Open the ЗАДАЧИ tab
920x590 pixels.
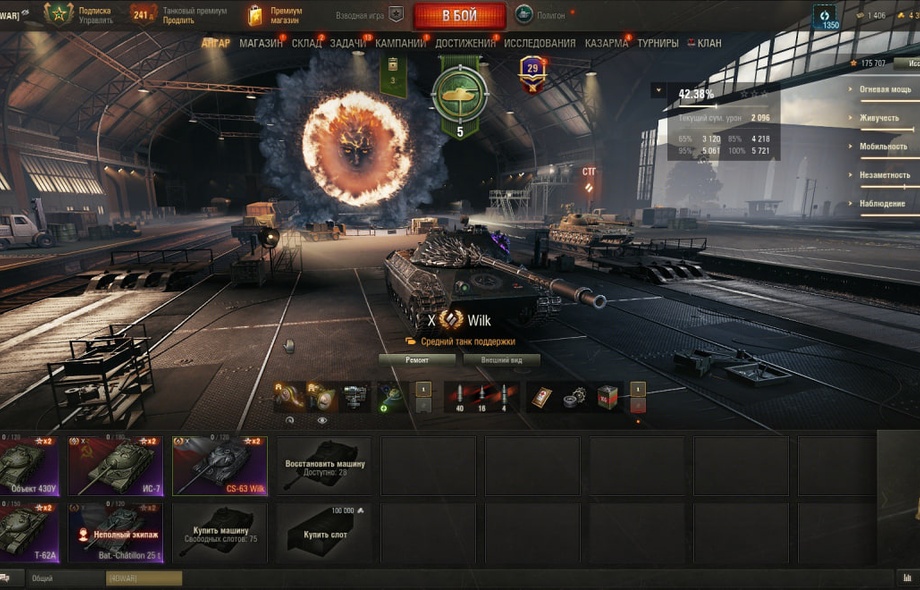347,44
